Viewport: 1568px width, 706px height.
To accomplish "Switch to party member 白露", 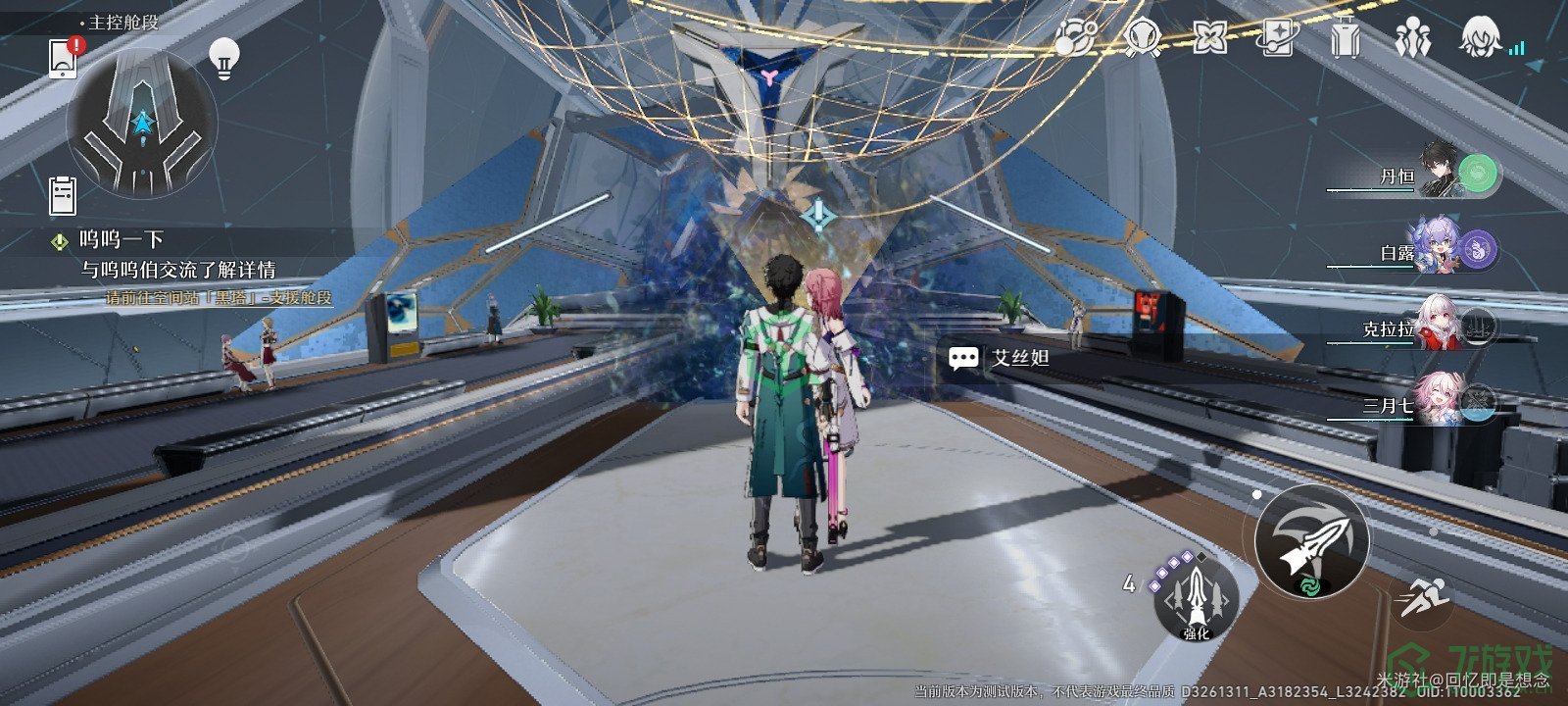I will coord(1441,251).
